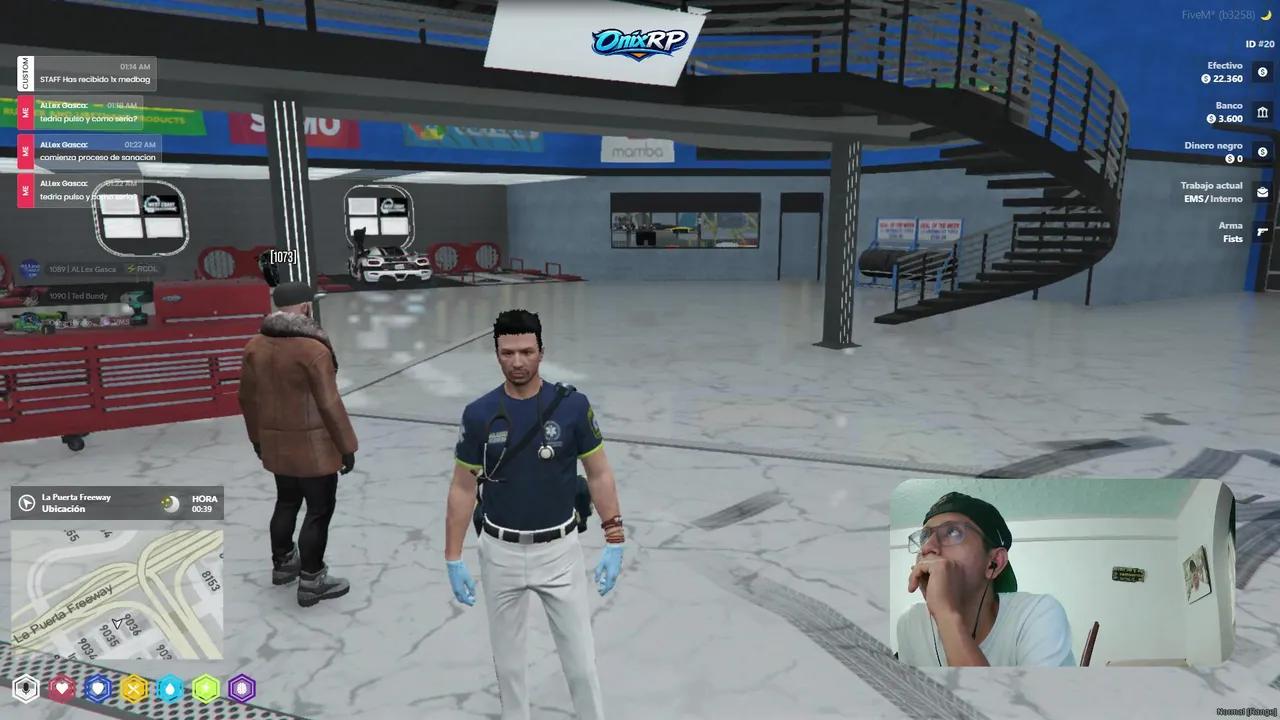The height and width of the screenshot is (720, 1280).
Task: Click the Arma pistol icon
Action: tap(1262, 231)
